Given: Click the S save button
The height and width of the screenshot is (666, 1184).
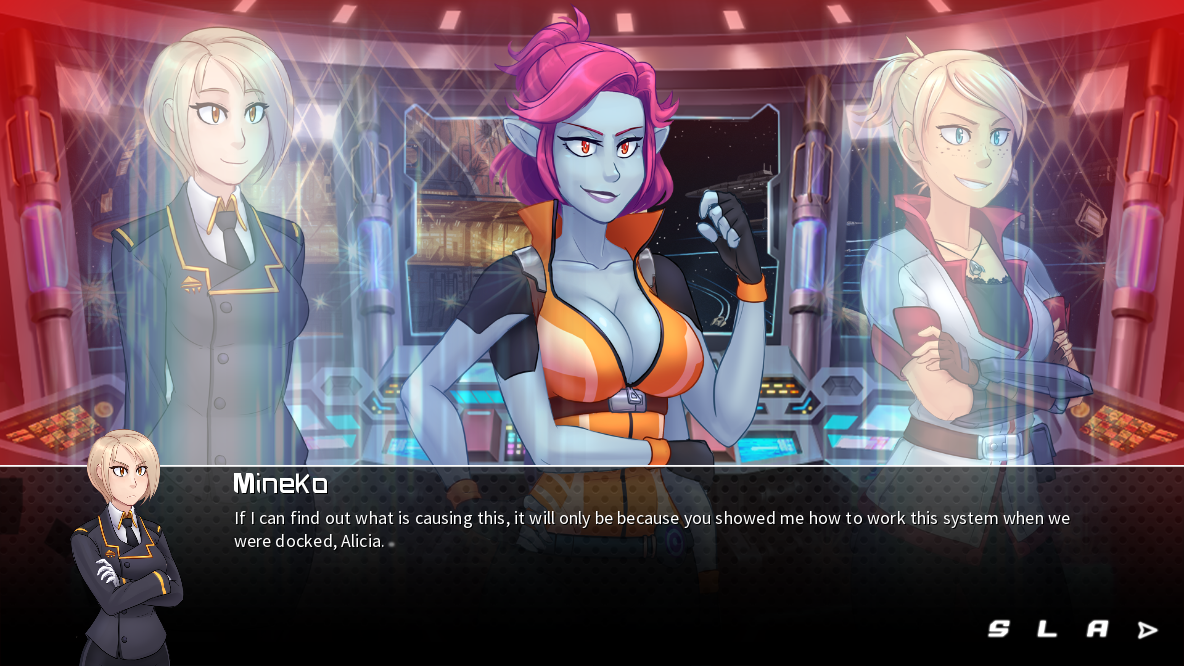Looking at the screenshot, I should pyautogui.click(x=998, y=629).
